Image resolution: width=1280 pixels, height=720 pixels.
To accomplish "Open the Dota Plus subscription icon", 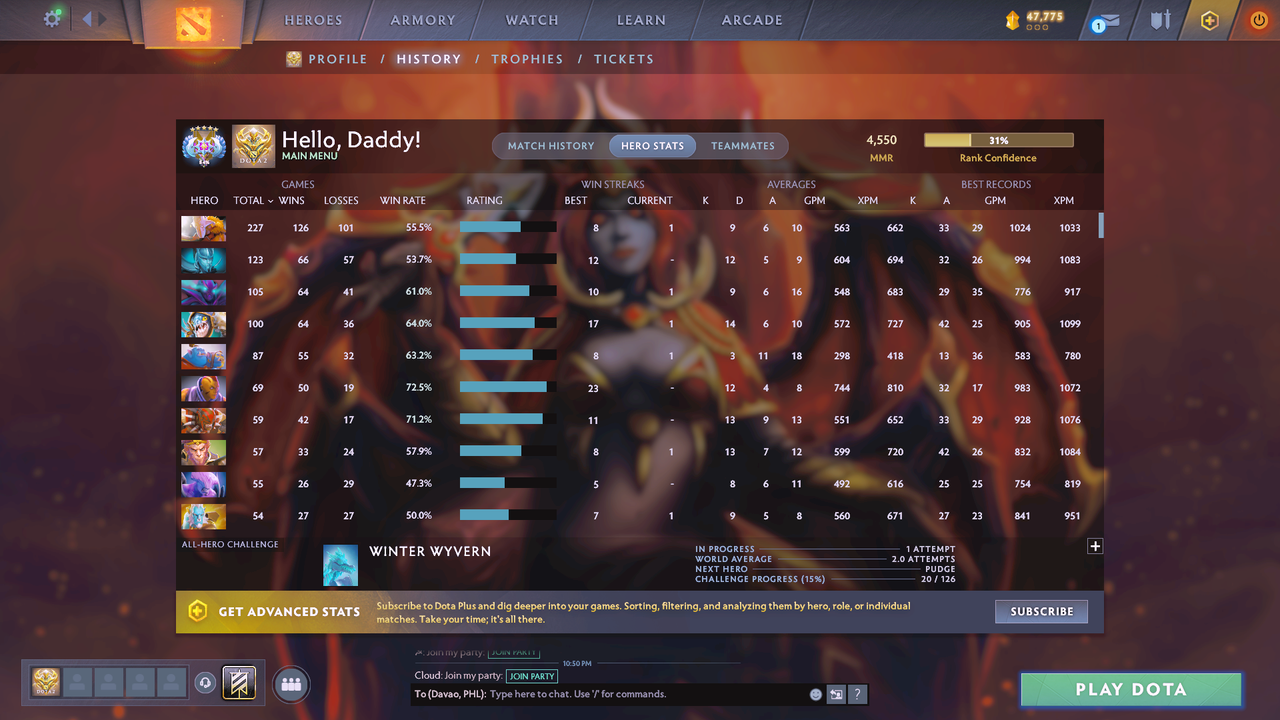I will click(x=1208, y=19).
